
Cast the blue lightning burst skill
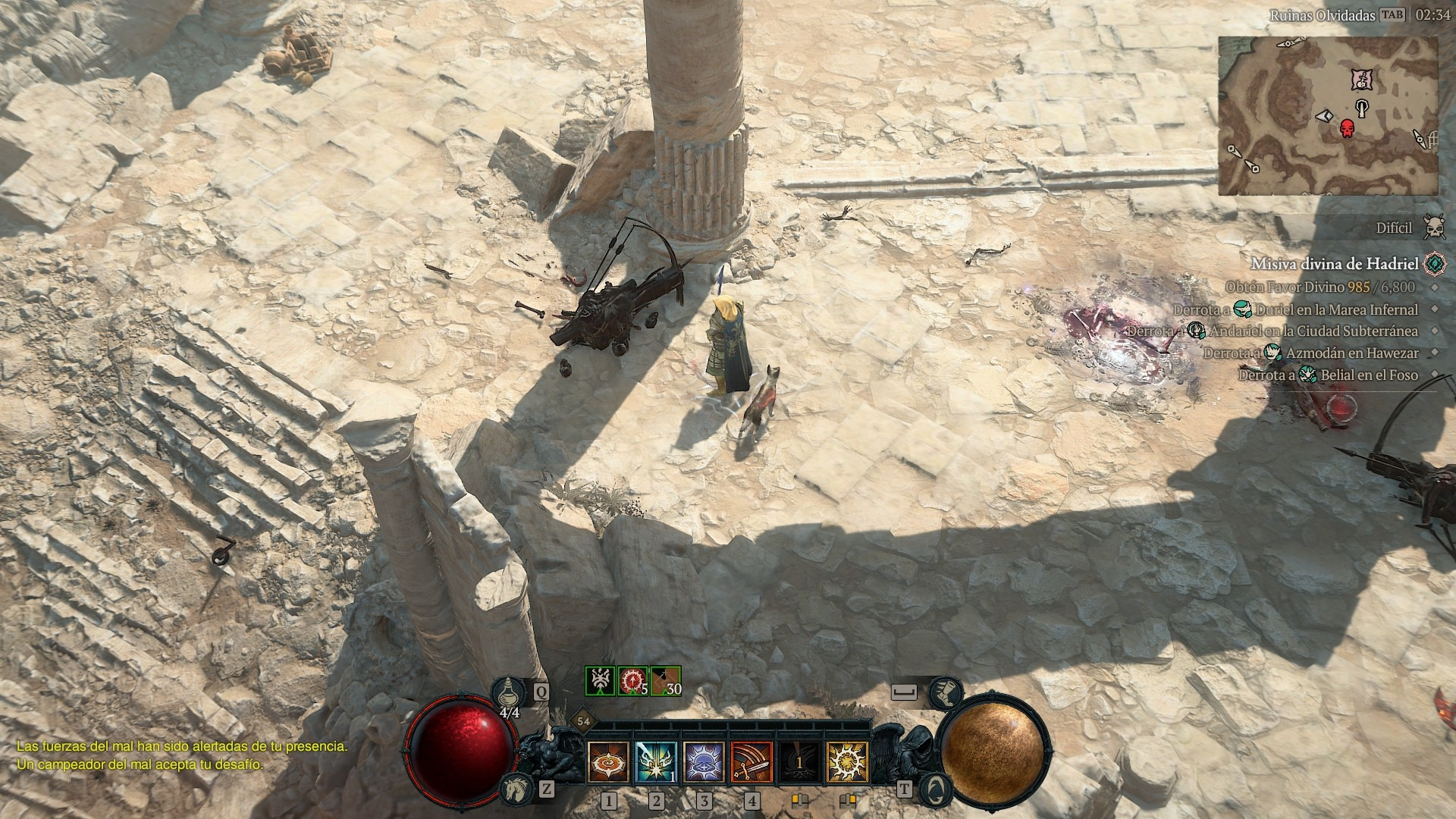click(656, 761)
